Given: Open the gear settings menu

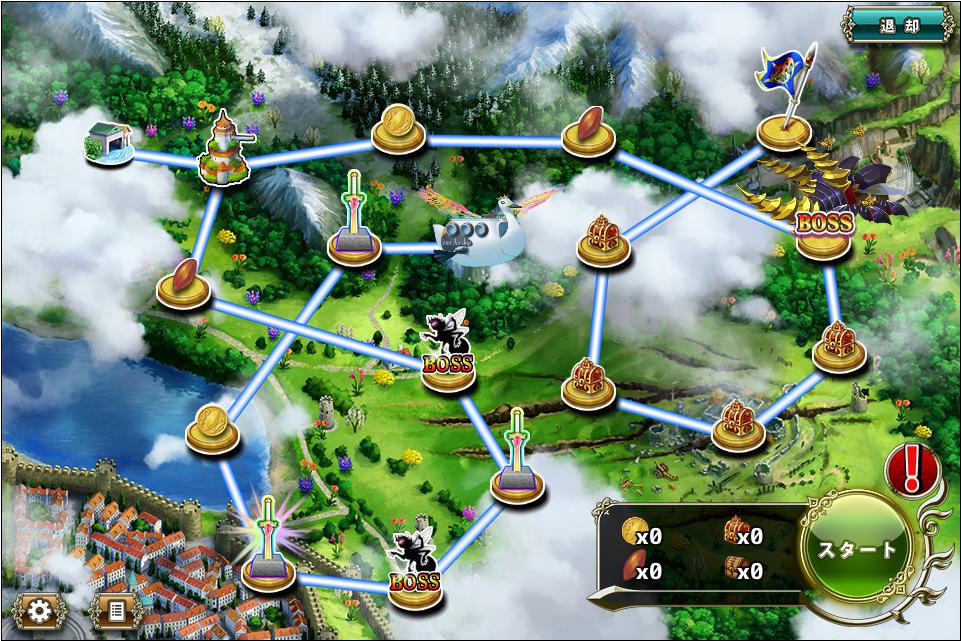Looking at the screenshot, I should coord(40,610).
